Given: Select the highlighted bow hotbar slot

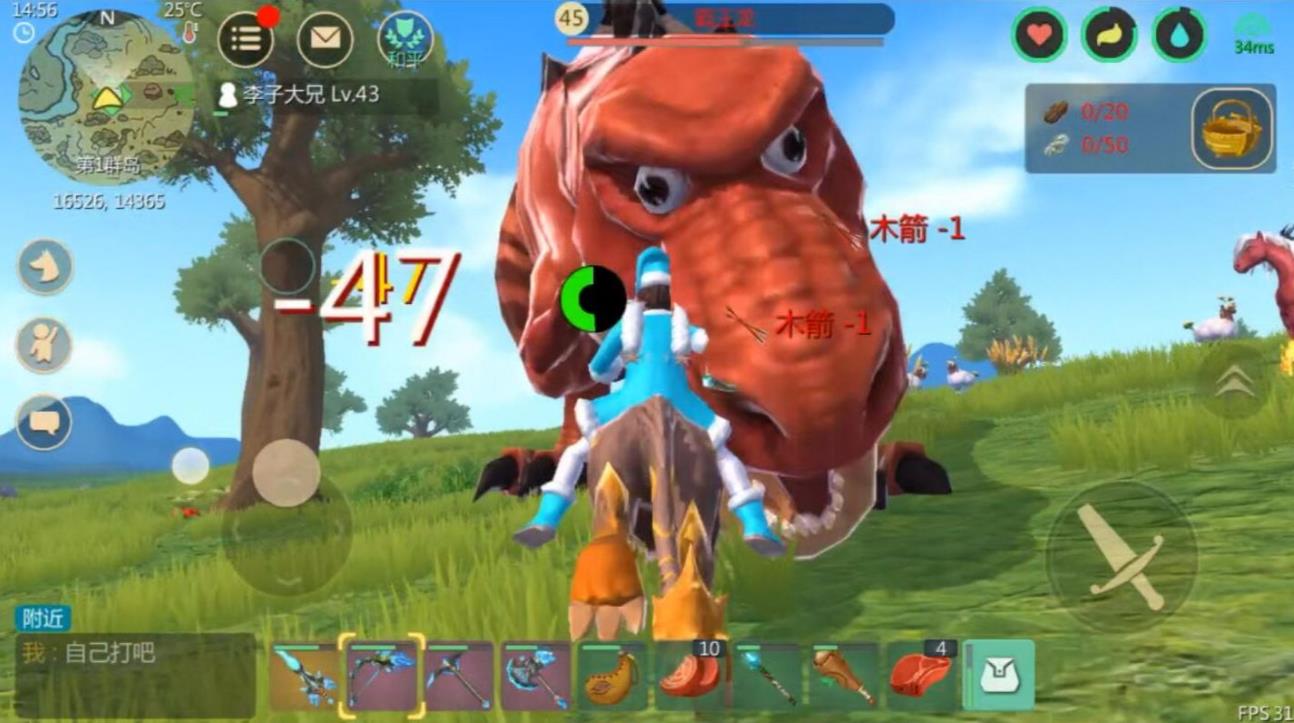Looking at the screenshot, I should click(382, 676).
